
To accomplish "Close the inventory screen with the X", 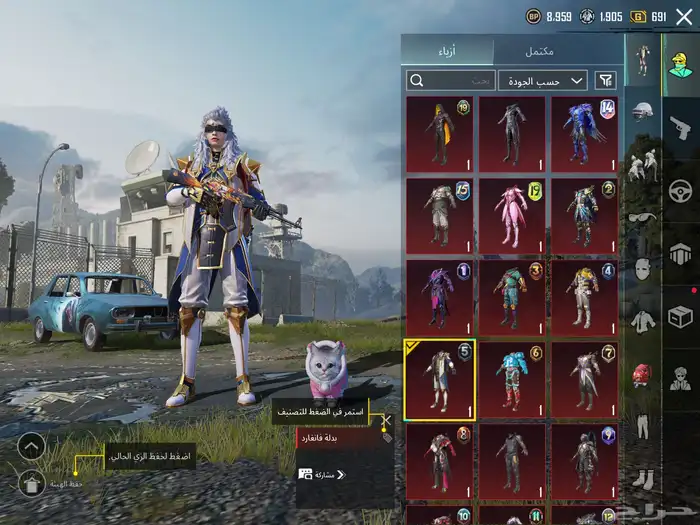I will tap(683, 16).
